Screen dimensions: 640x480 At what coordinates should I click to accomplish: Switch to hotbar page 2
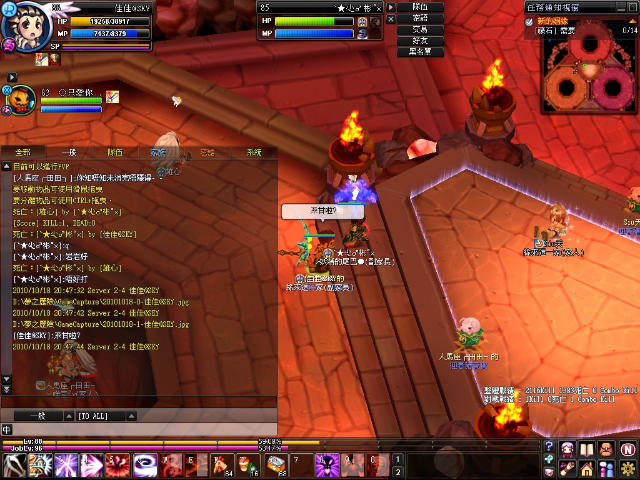tap(397, 471)
